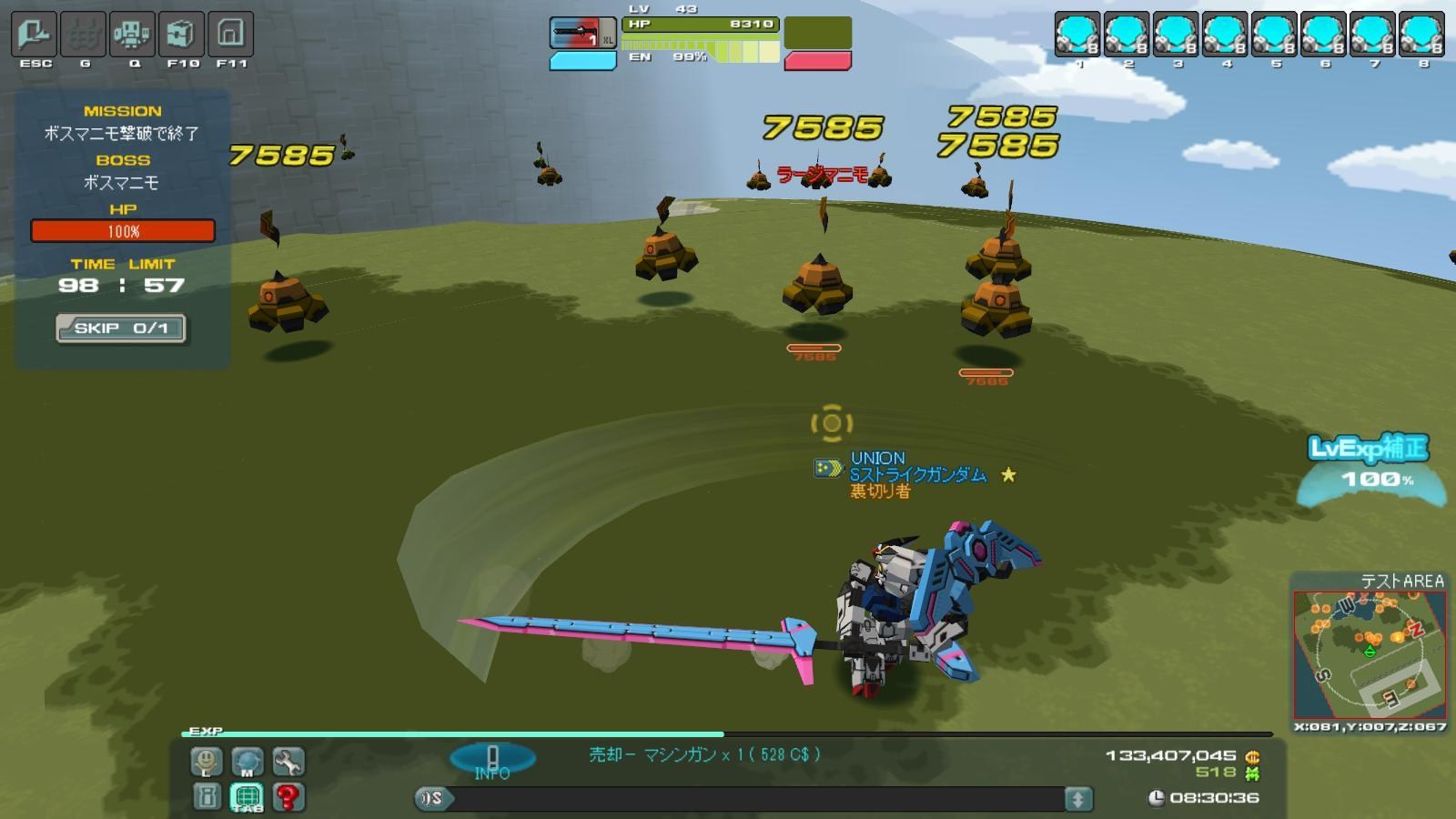The image size is (1456, 819).
Task: Click the boss HP 100% red bar
Action: point(124,231)
